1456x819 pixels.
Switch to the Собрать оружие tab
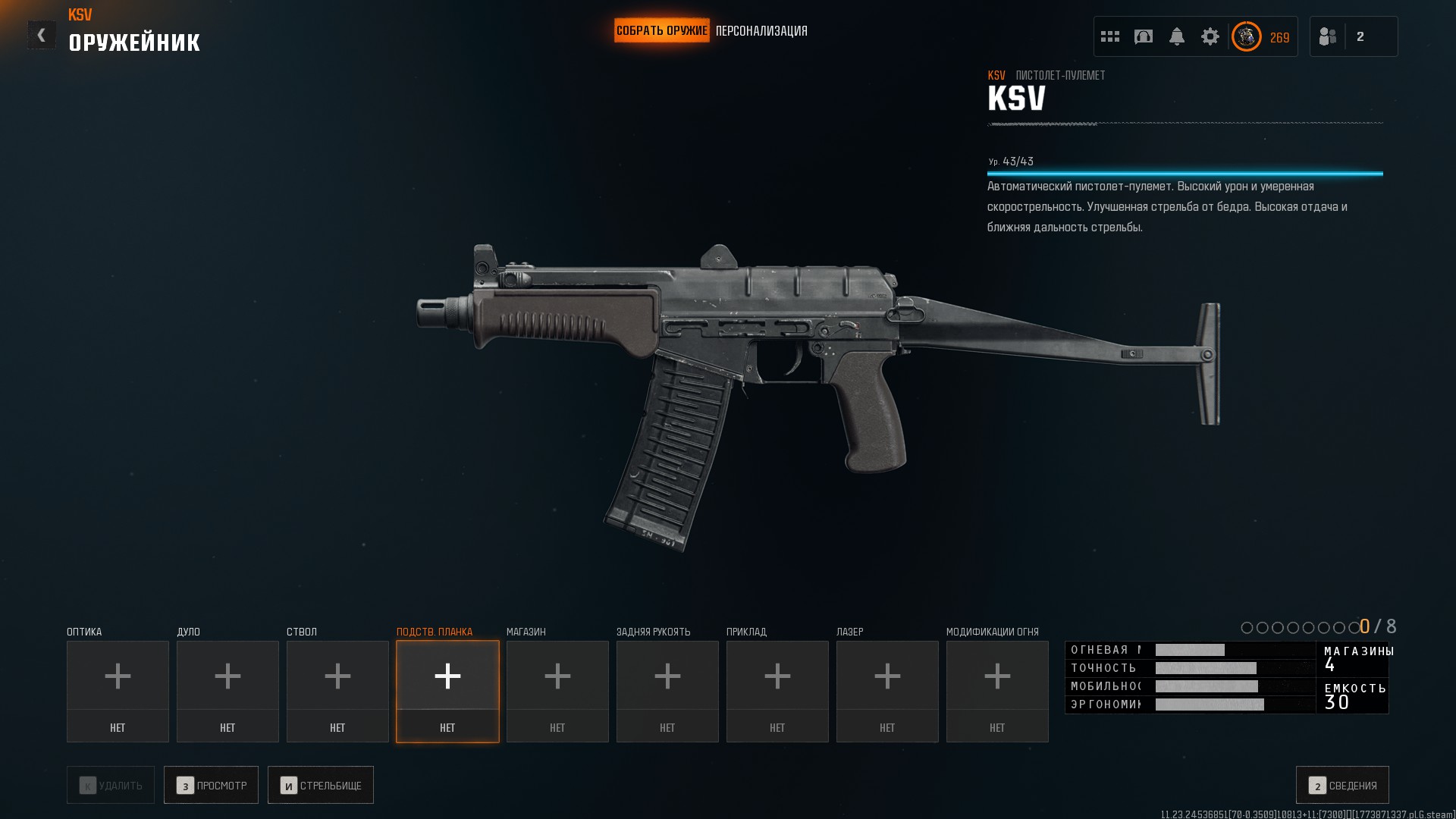pos(661,31)
